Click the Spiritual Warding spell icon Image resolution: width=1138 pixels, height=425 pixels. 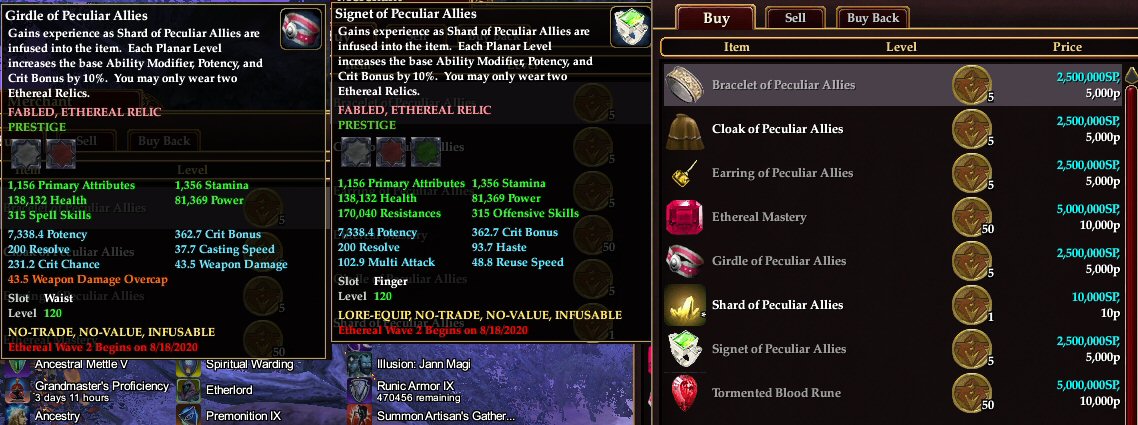coord(189,365)
